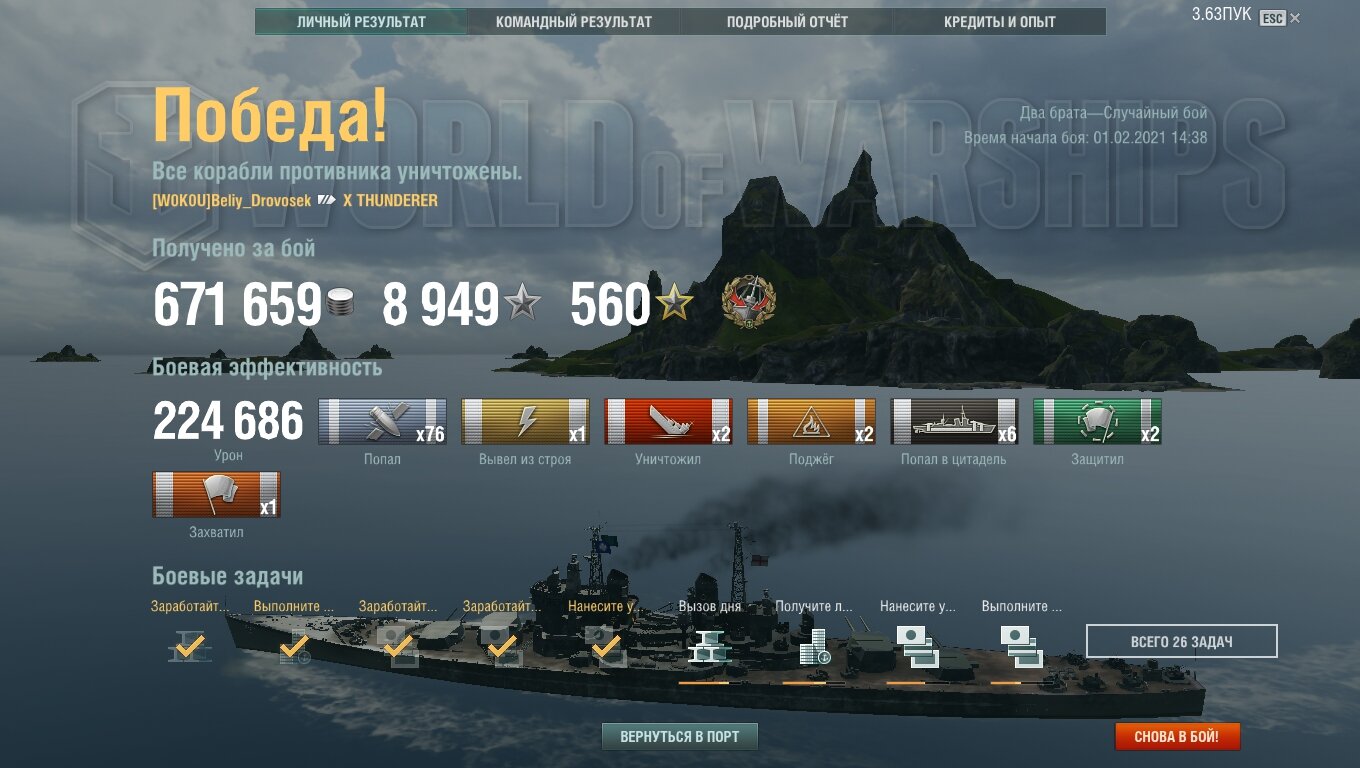Open the Подробный отчёт tab
Image resolution: width=1360 pixels, height=768 pixels.
coord(787,21)
